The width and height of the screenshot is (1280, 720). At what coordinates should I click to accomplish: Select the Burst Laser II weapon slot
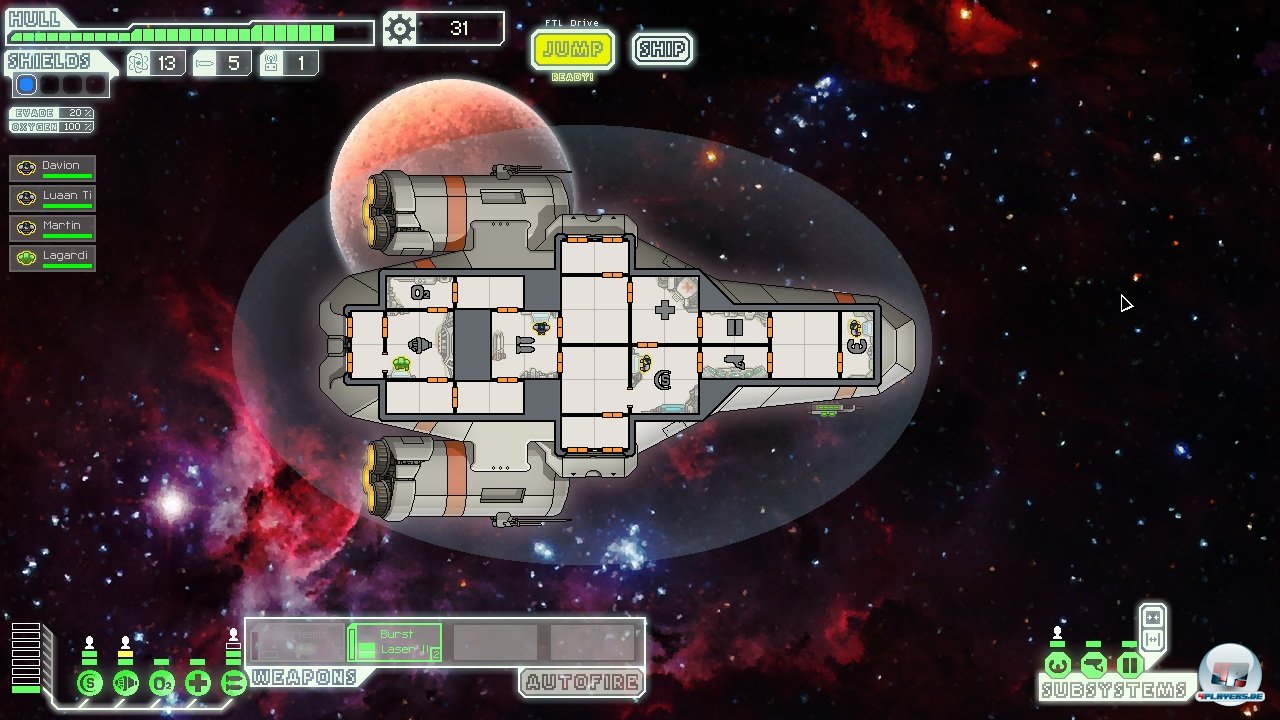pyautogui.click(x=395, y=642)
